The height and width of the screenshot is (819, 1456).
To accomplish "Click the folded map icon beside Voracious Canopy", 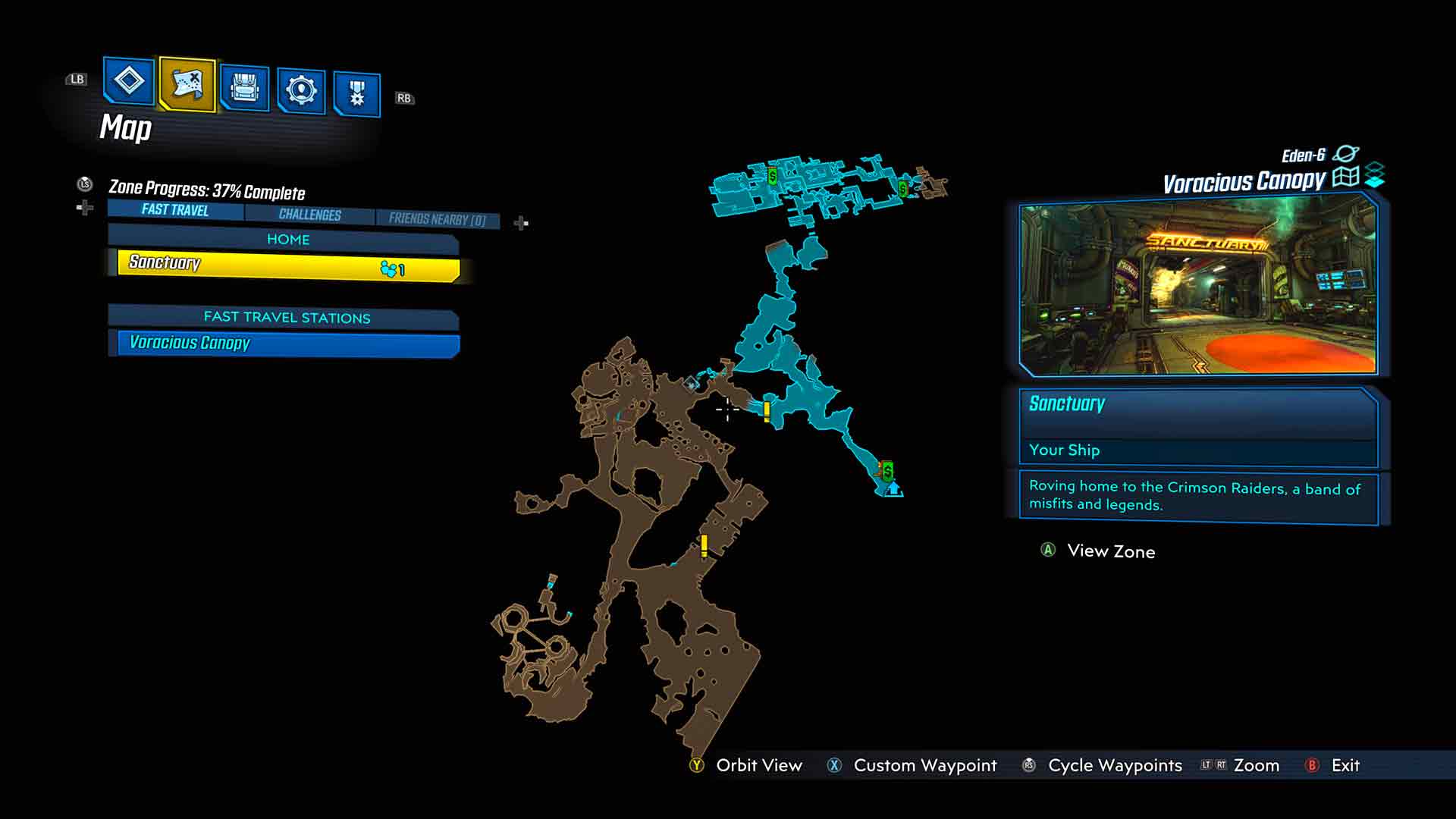I will [1345, 177].
